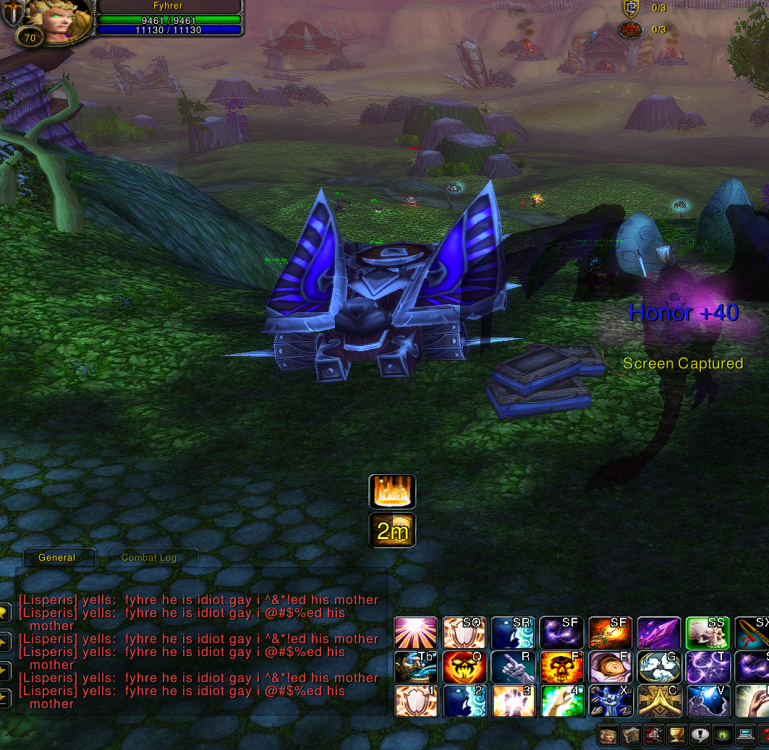The height and width of the screenshot is (750, 769).
Task: Activate the green skull ability marked SS
Action: [707, 633]
